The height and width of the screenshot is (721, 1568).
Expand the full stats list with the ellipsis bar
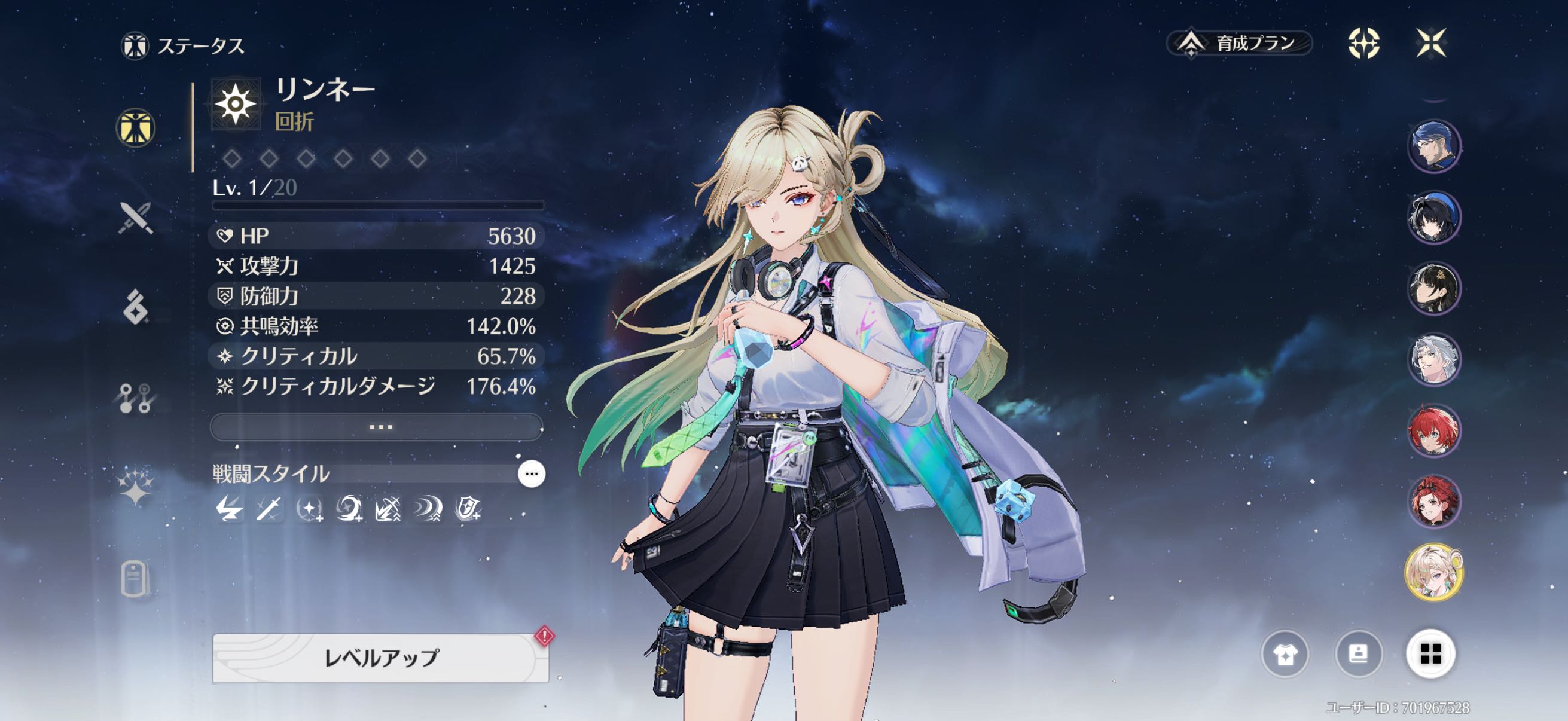[377, 427]
